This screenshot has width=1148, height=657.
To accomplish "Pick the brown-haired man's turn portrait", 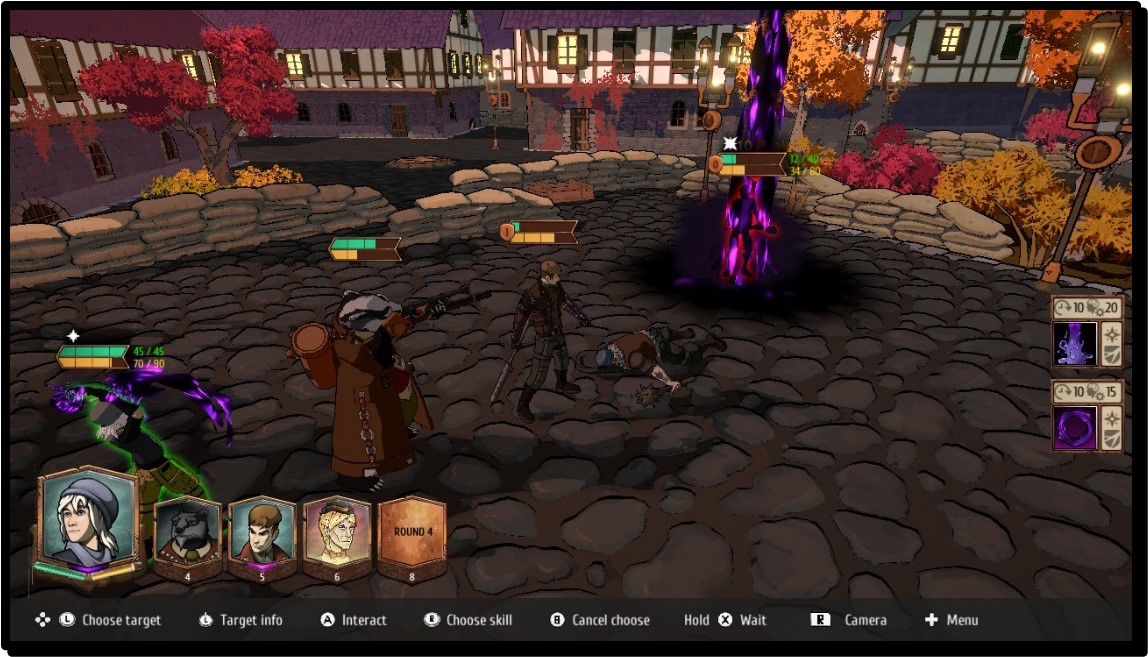I will [x=262, y=535].
